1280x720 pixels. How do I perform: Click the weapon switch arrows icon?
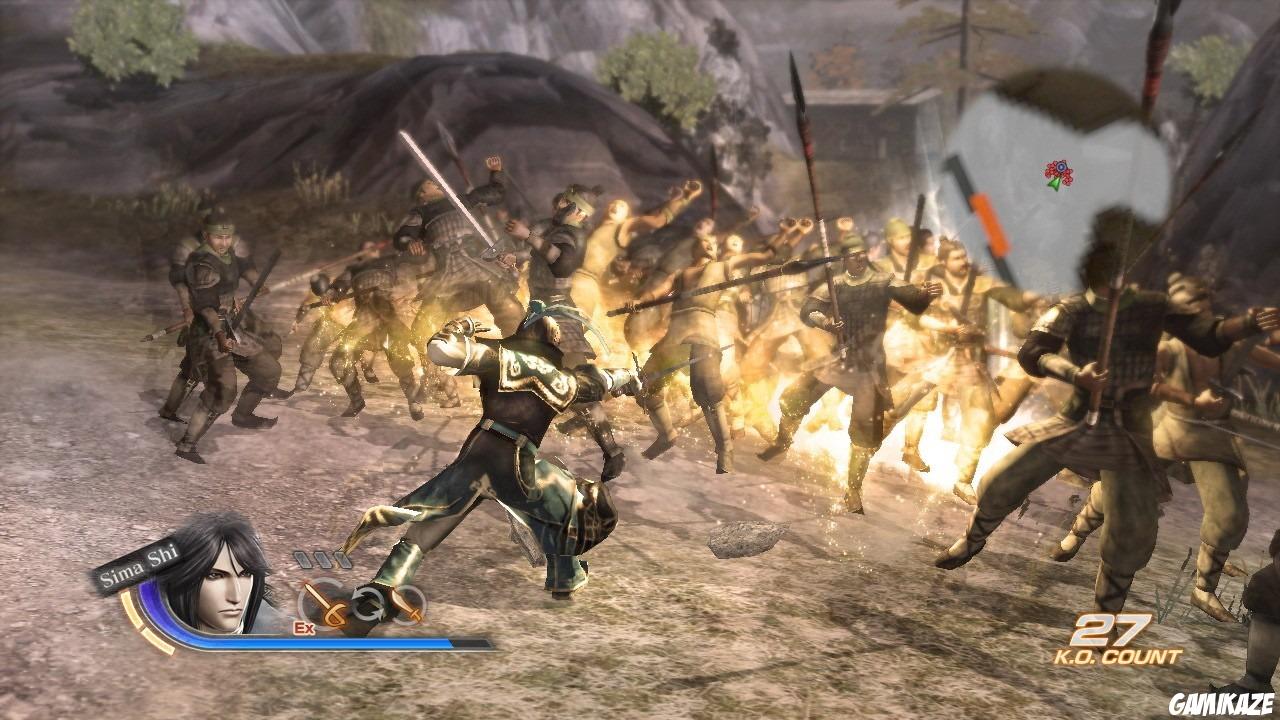pos(368,602)
